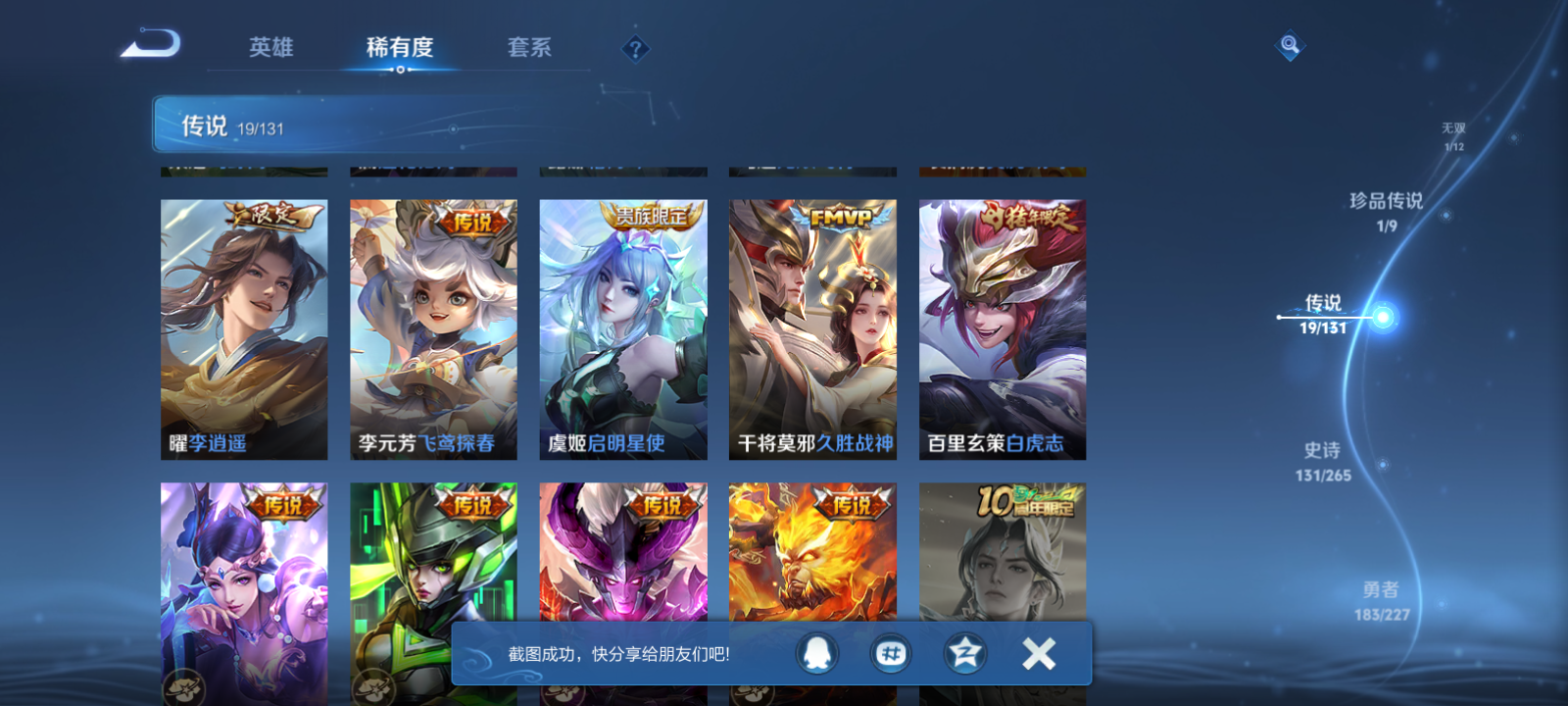Open the 李元芳飞鸢探春 skin thumbnail
Viewport: 1568px width, 706px height.
pos(432,324)
